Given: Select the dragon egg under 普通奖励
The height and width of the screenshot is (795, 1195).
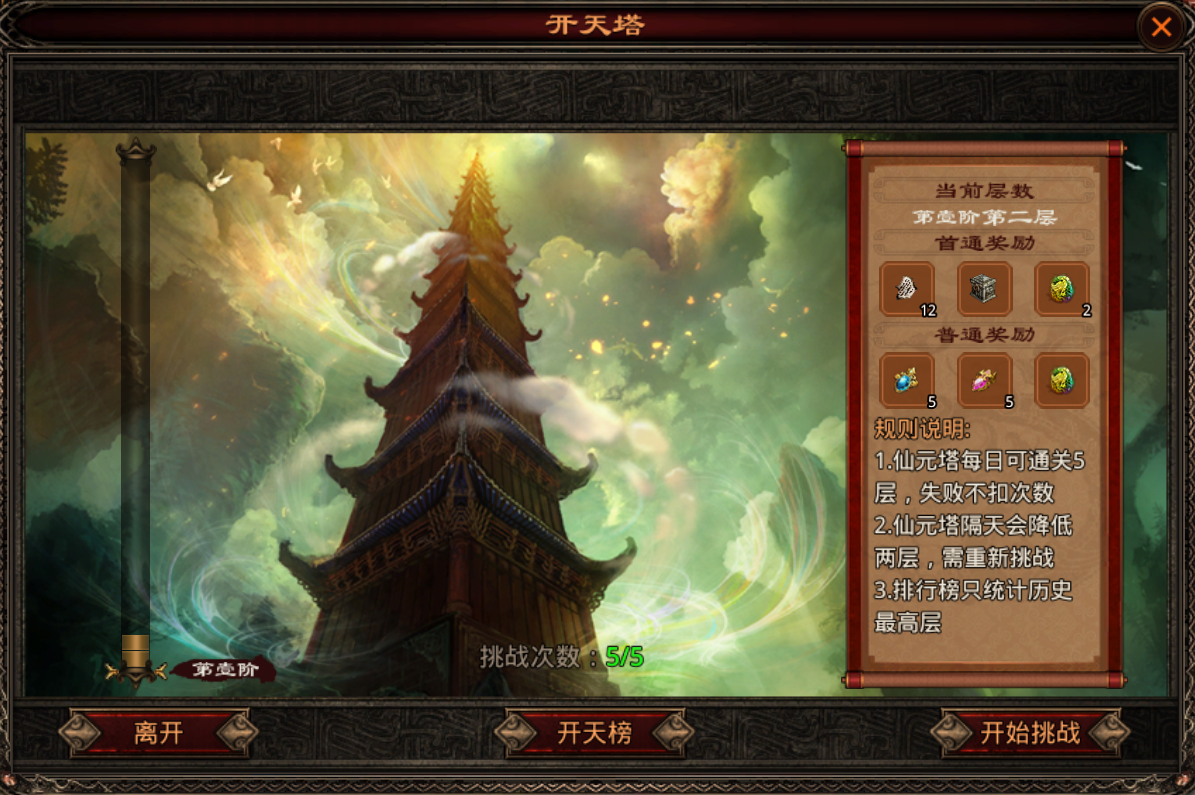Looking at the screenshot, I should [1062, 380].
